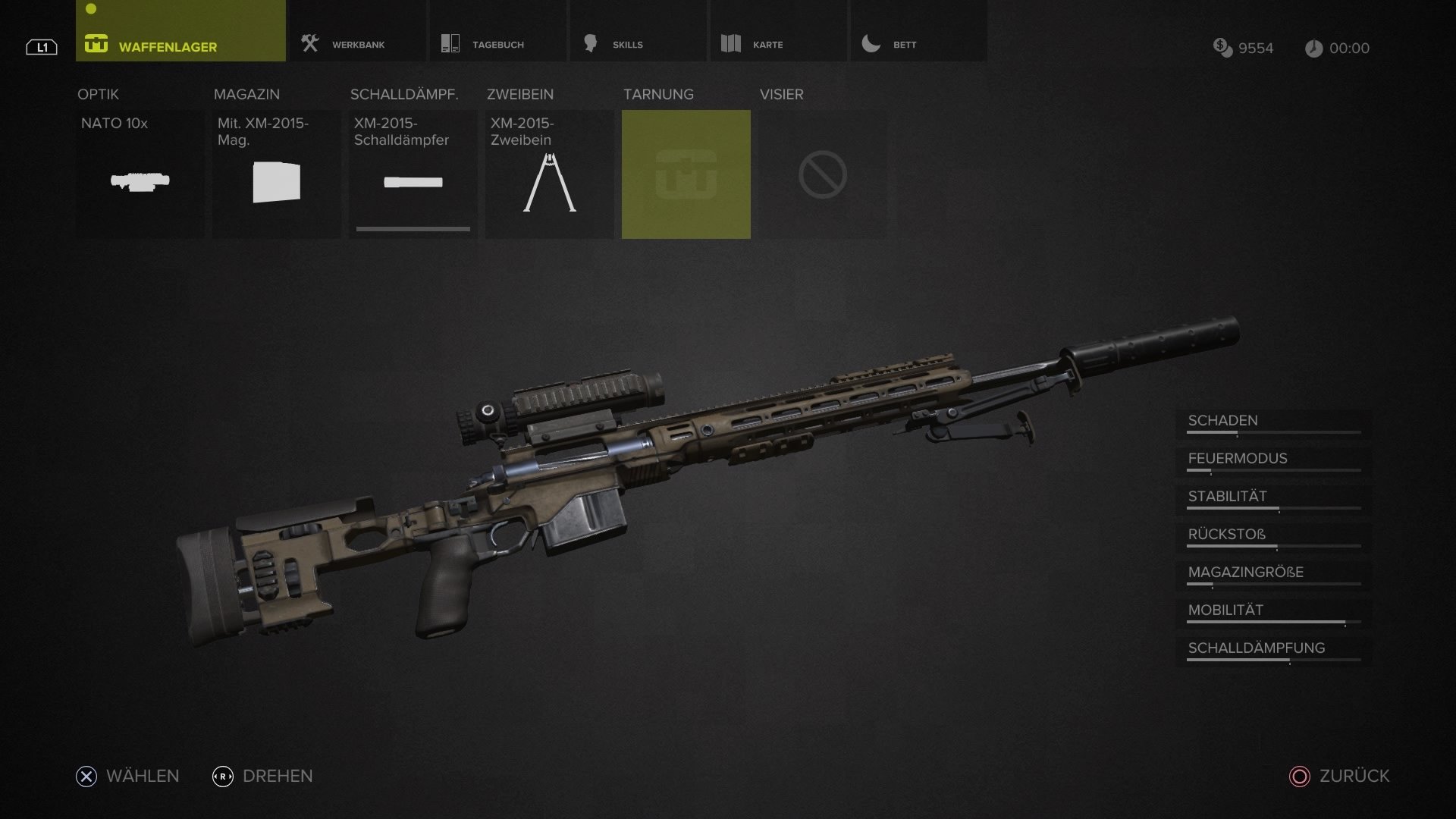The height and width of the screenshot is (819, 1456).
Task: Open the Zweibein category header
Action: point(521,94)
